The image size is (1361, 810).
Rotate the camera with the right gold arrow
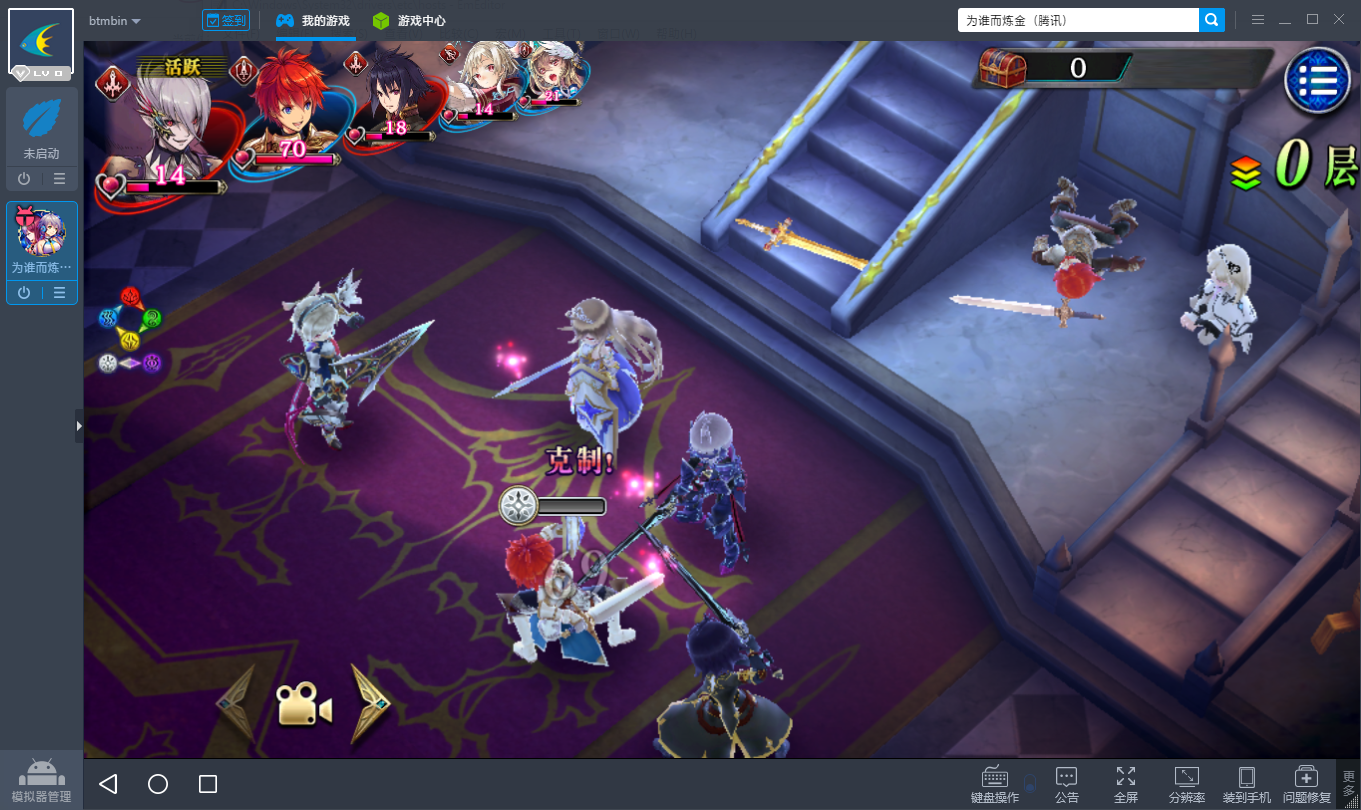click(367, 703)
